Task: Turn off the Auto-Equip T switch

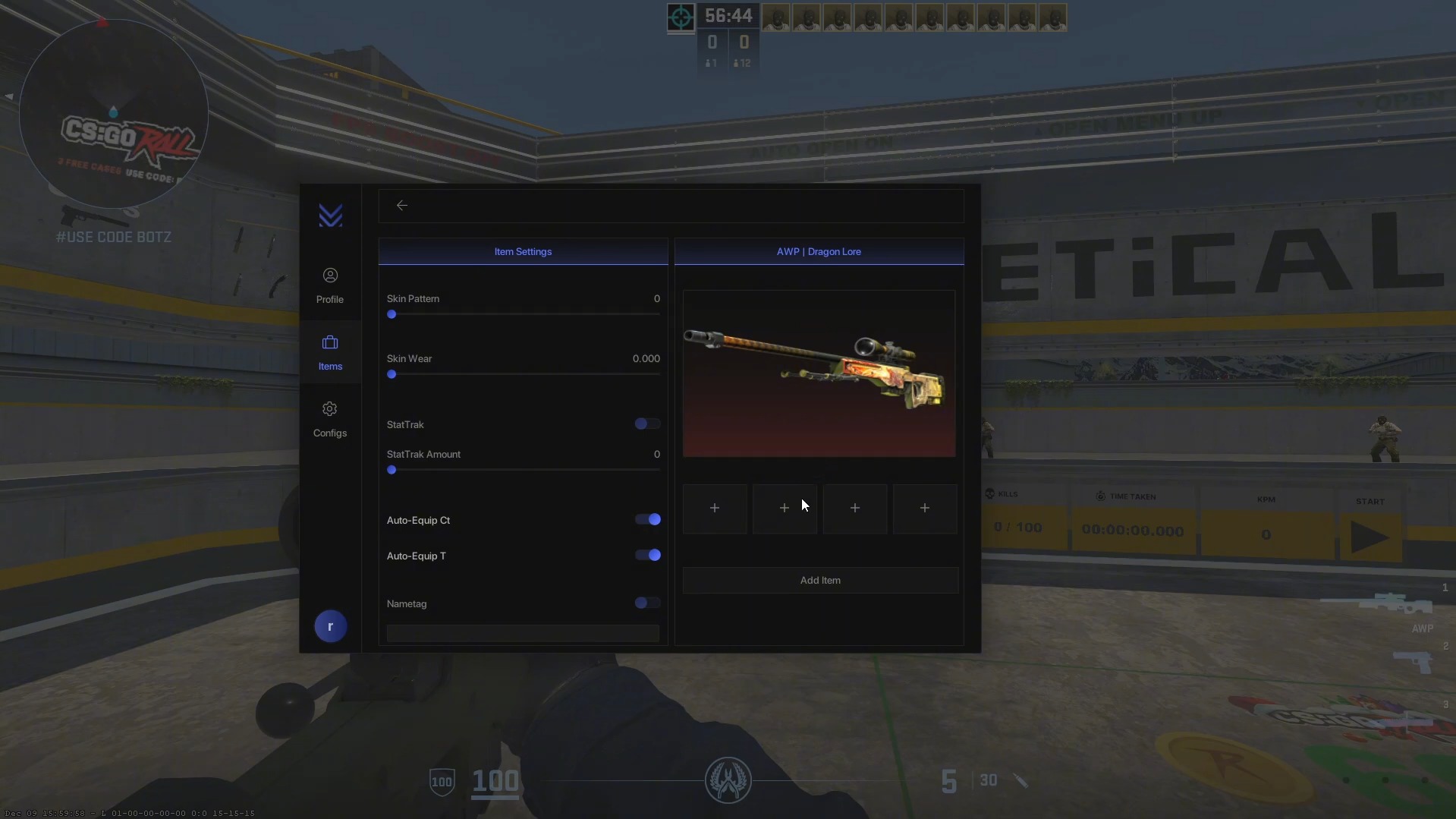Action: (x=647, y=555)
